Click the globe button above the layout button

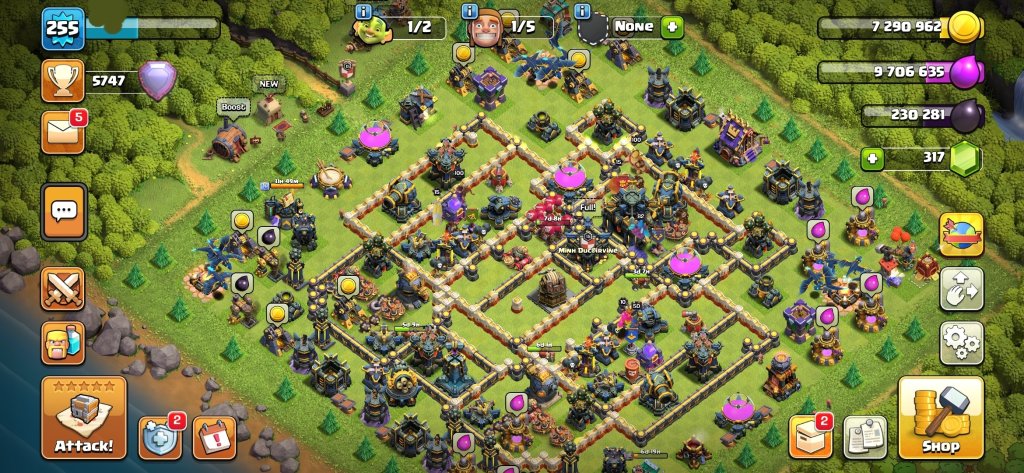[961, 234]
